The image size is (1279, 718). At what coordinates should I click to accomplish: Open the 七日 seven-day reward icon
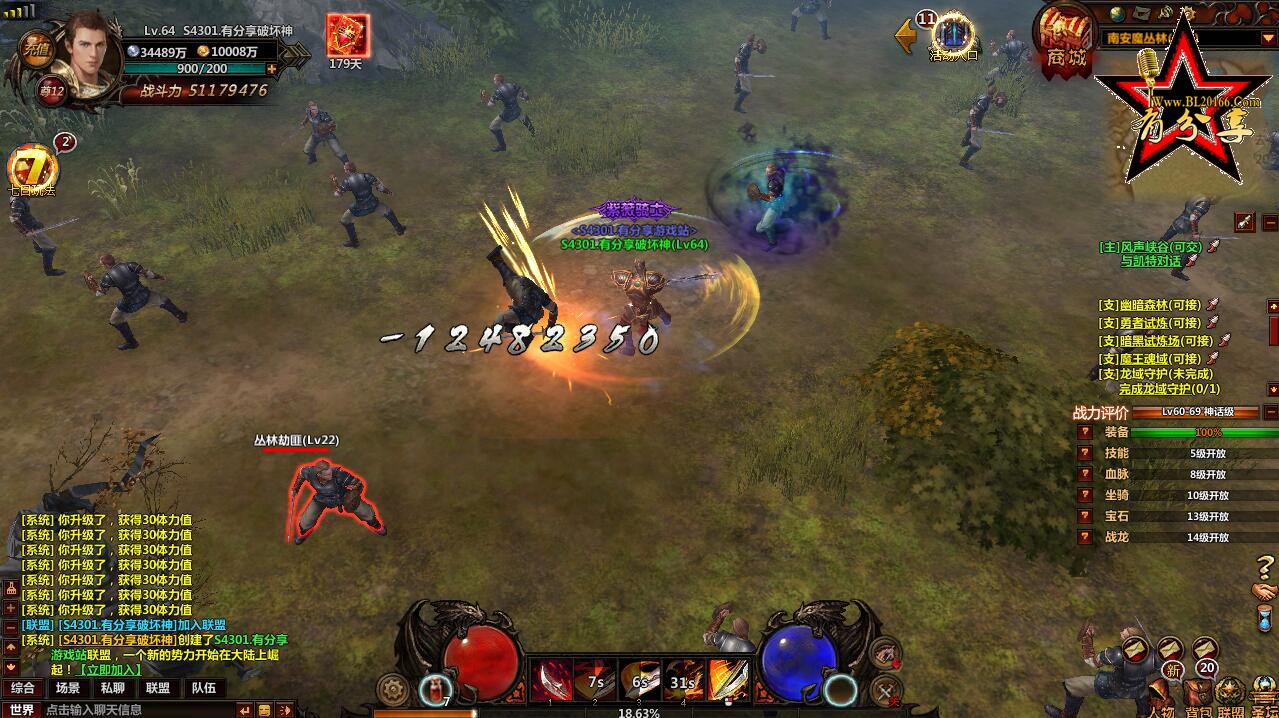pyautogui.click(x=31, y=168)
